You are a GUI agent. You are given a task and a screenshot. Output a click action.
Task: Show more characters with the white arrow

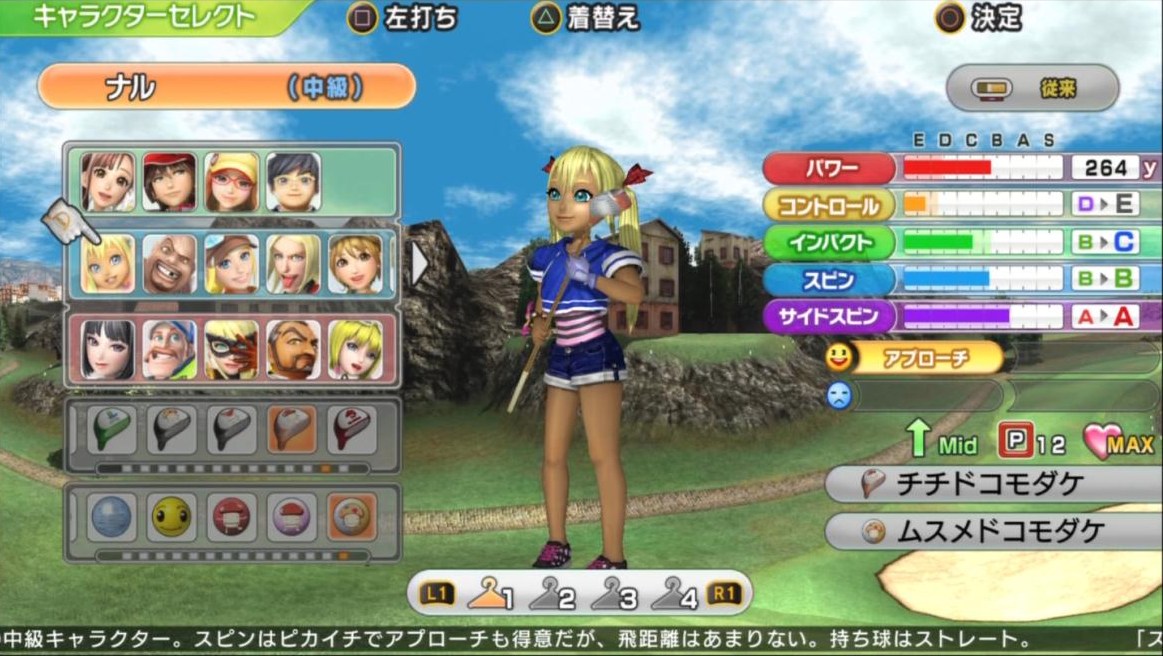419,264
